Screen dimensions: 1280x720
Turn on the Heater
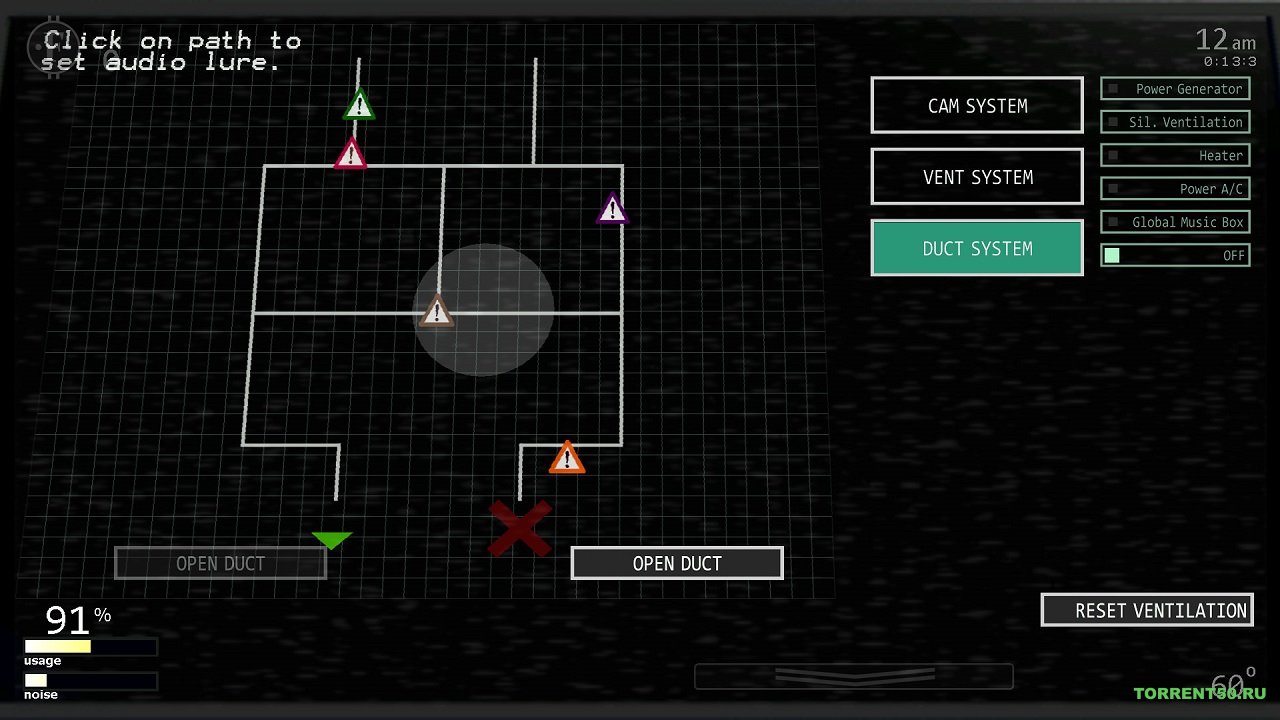pos(1175,155)
